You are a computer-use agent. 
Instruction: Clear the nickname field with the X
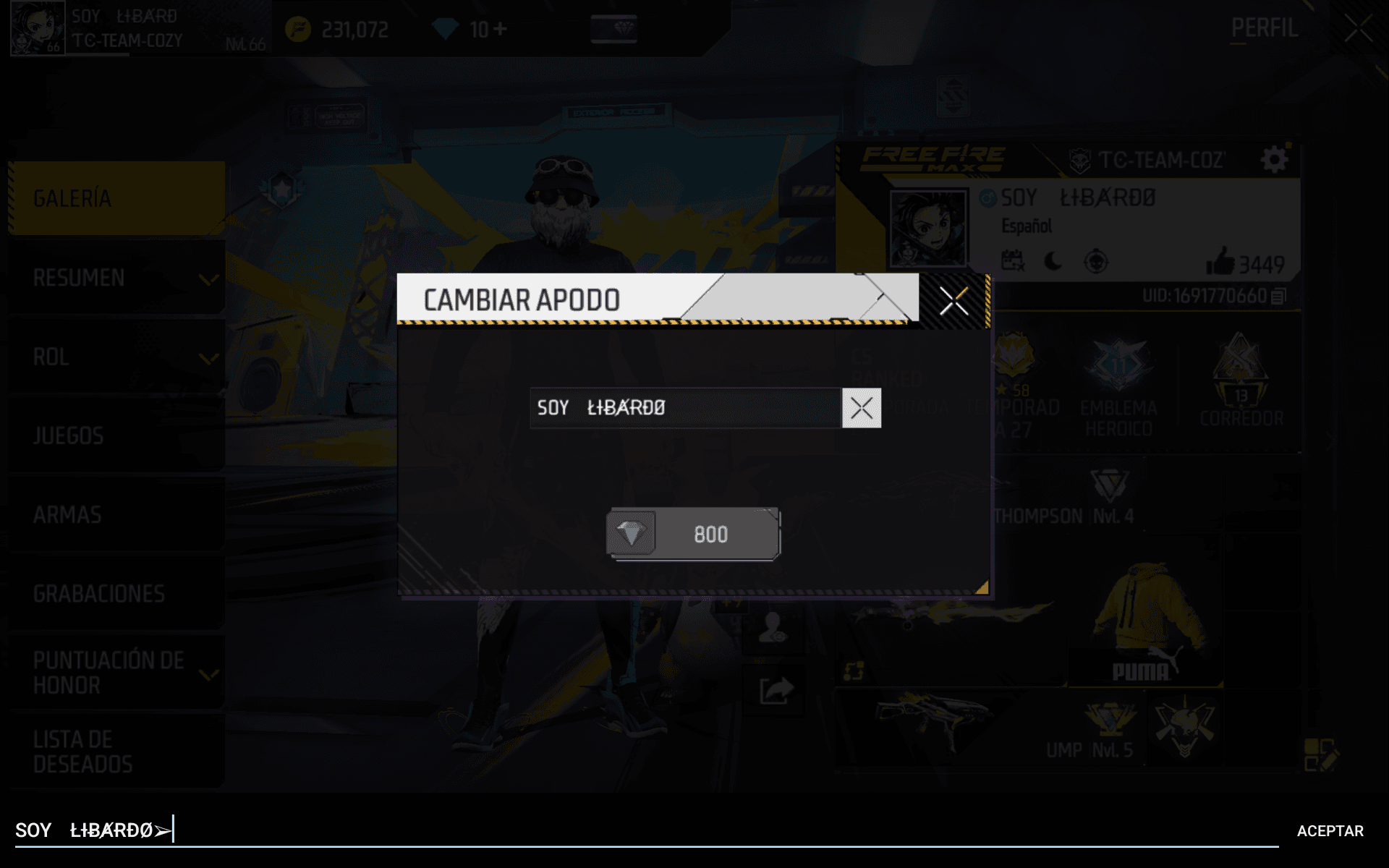(861, 408)
